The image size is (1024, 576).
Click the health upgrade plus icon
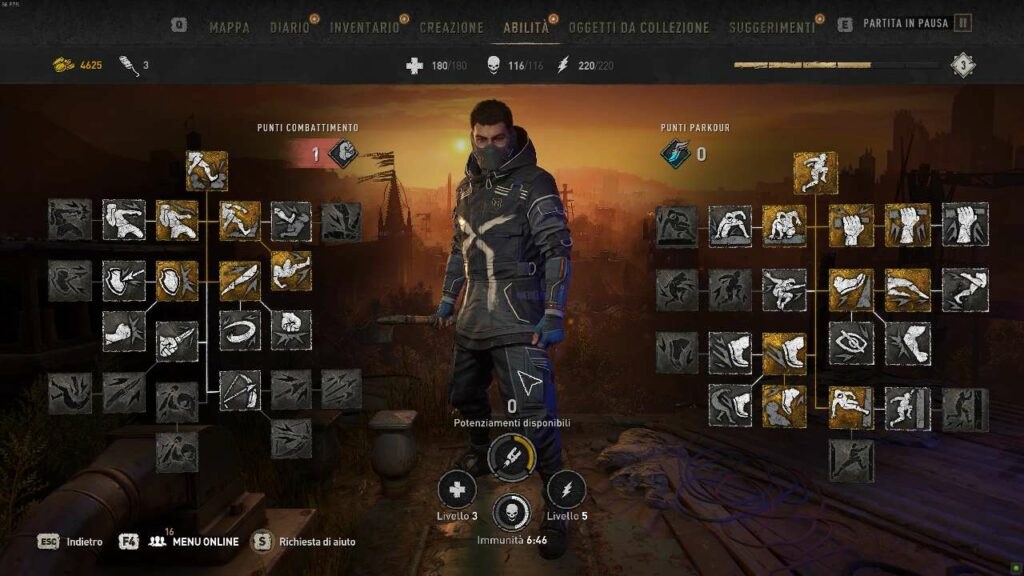(456, 489)
